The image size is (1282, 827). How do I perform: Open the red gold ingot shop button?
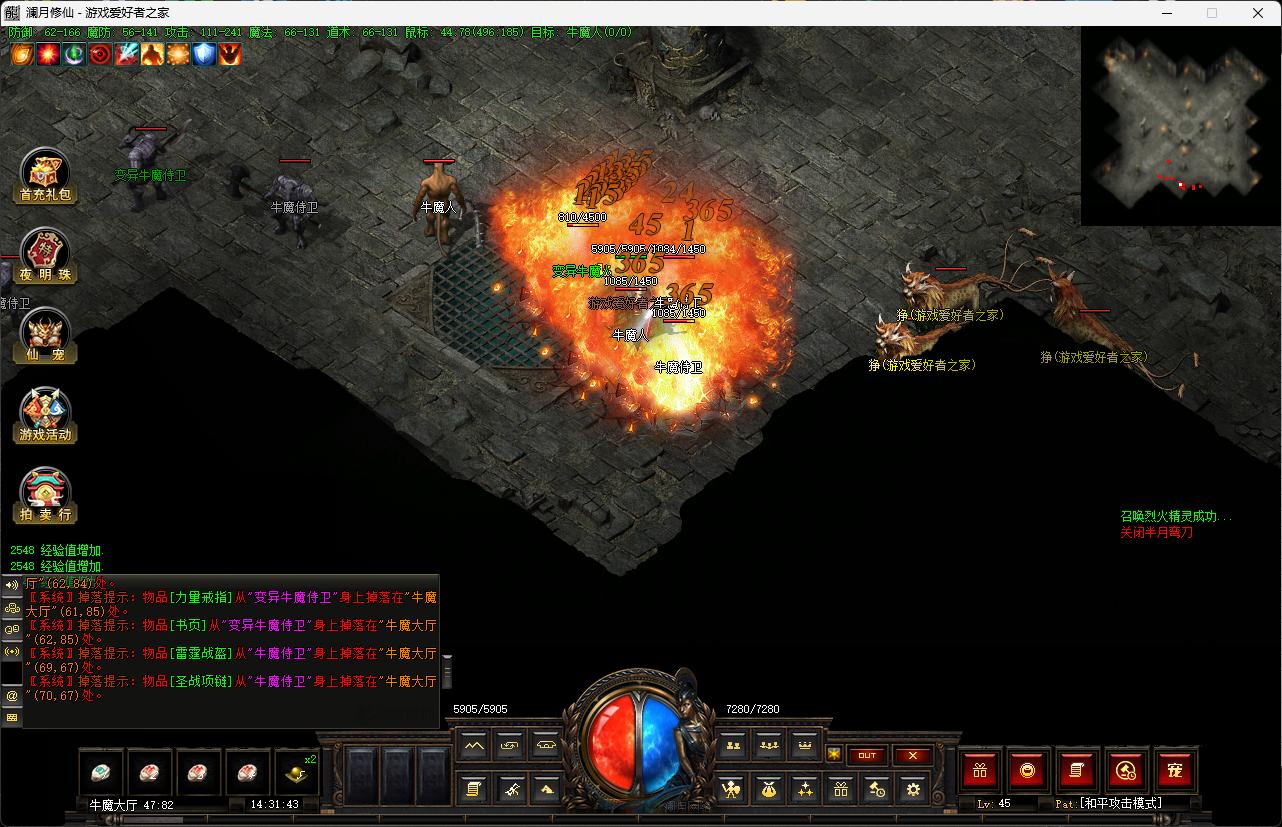[x=1028, y=770]
